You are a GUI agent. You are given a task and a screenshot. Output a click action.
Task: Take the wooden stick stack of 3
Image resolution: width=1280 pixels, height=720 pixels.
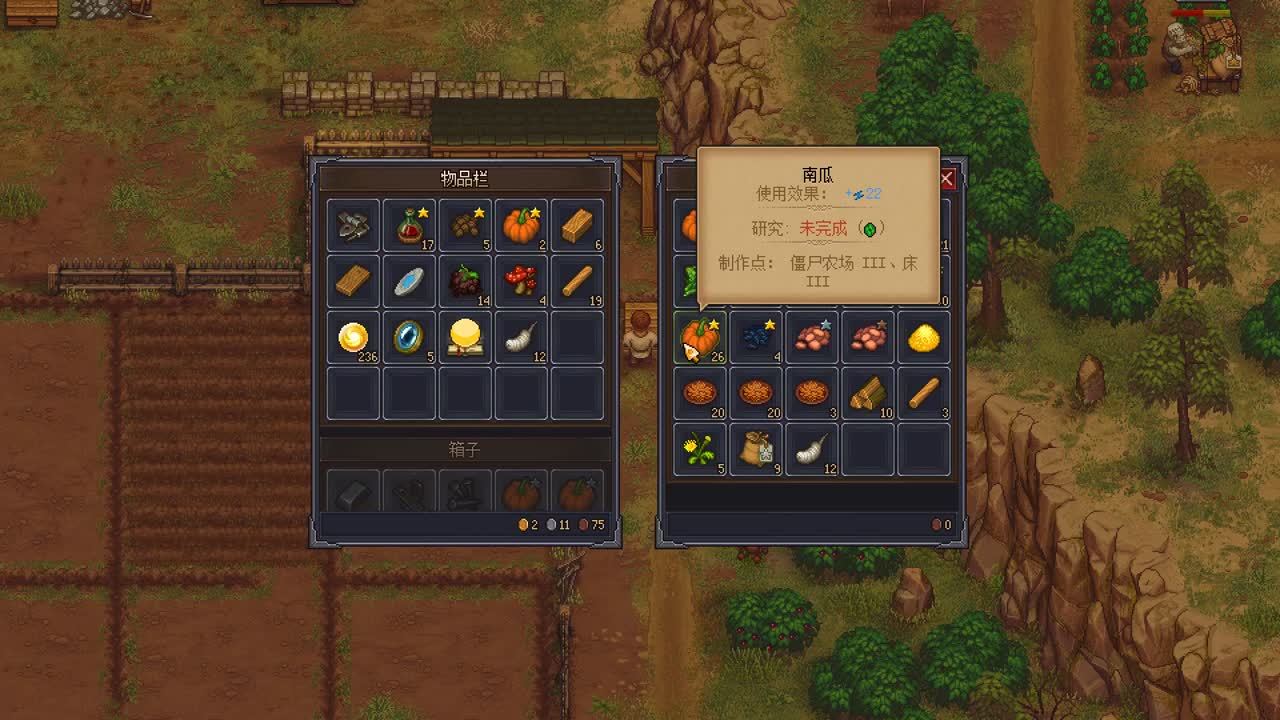click(x=924, y=393)
